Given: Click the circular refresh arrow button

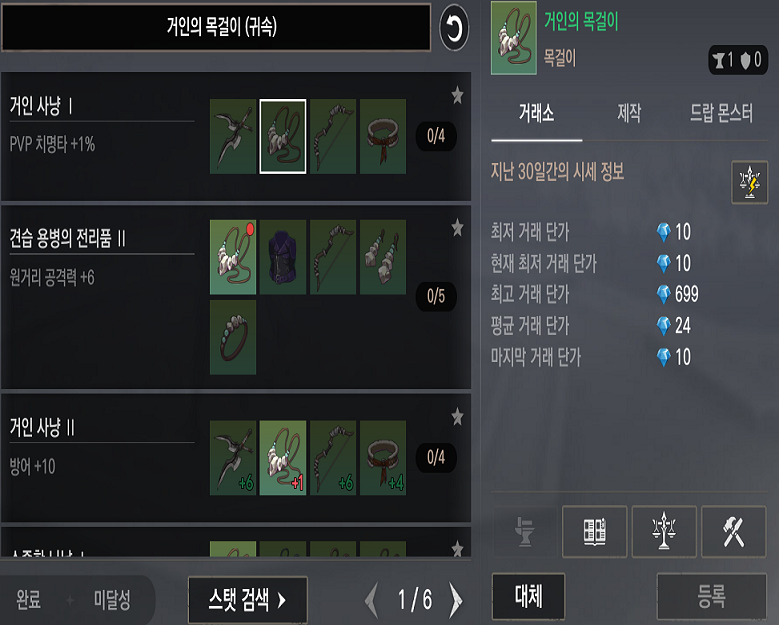Looking at the screenshot, I should click(x=454, y=29).
